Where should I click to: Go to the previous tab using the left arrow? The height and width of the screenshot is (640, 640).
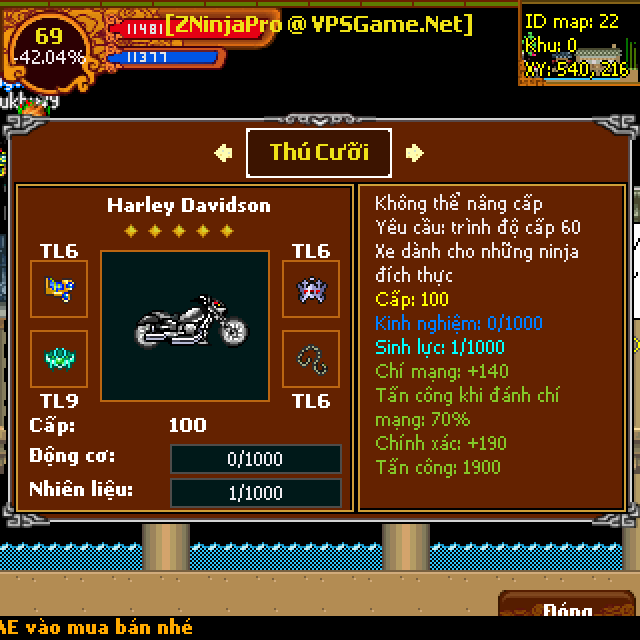coord(223,153)
